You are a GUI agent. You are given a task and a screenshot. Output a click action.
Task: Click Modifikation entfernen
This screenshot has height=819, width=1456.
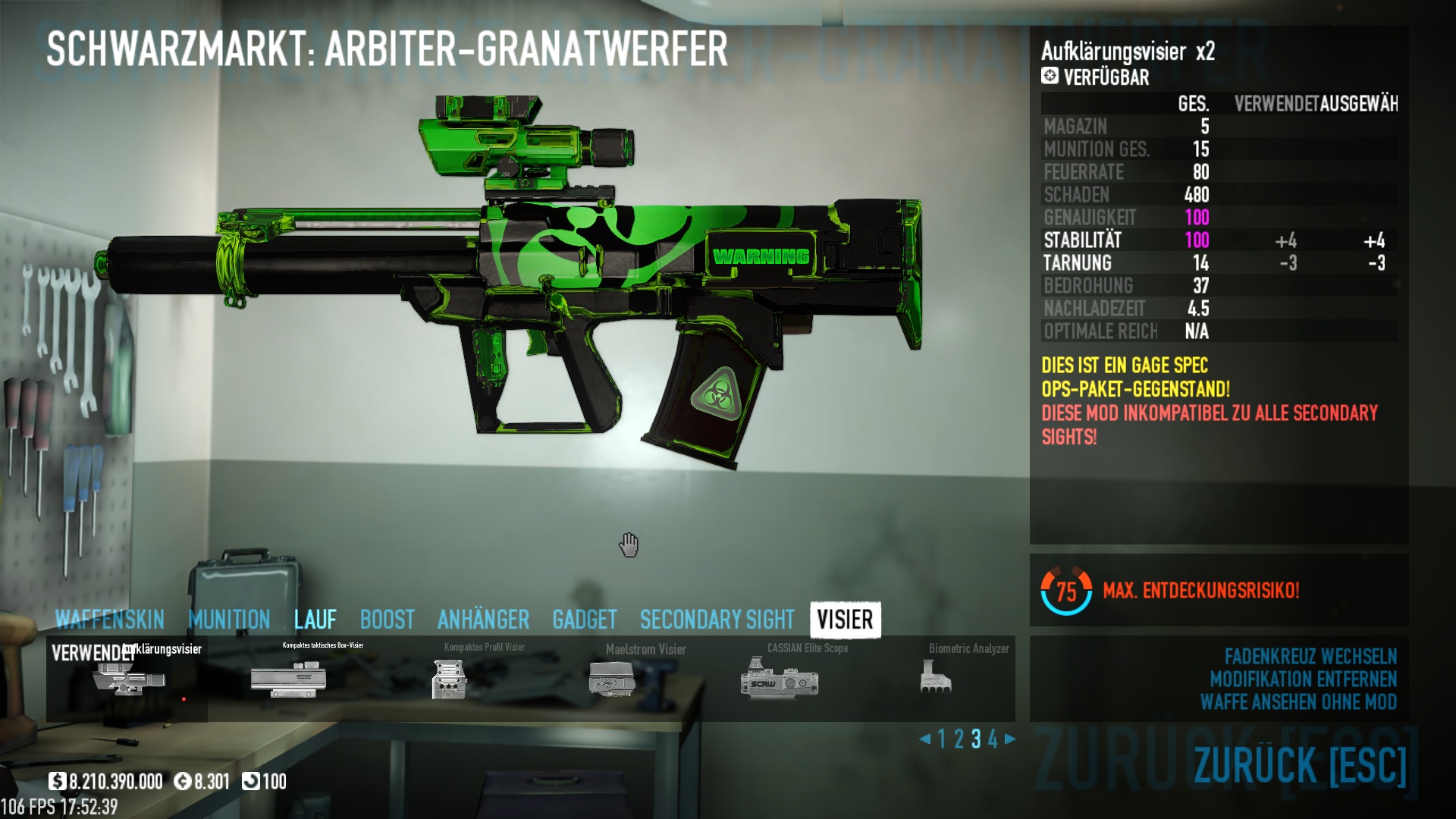click(x=1303, y=679)
